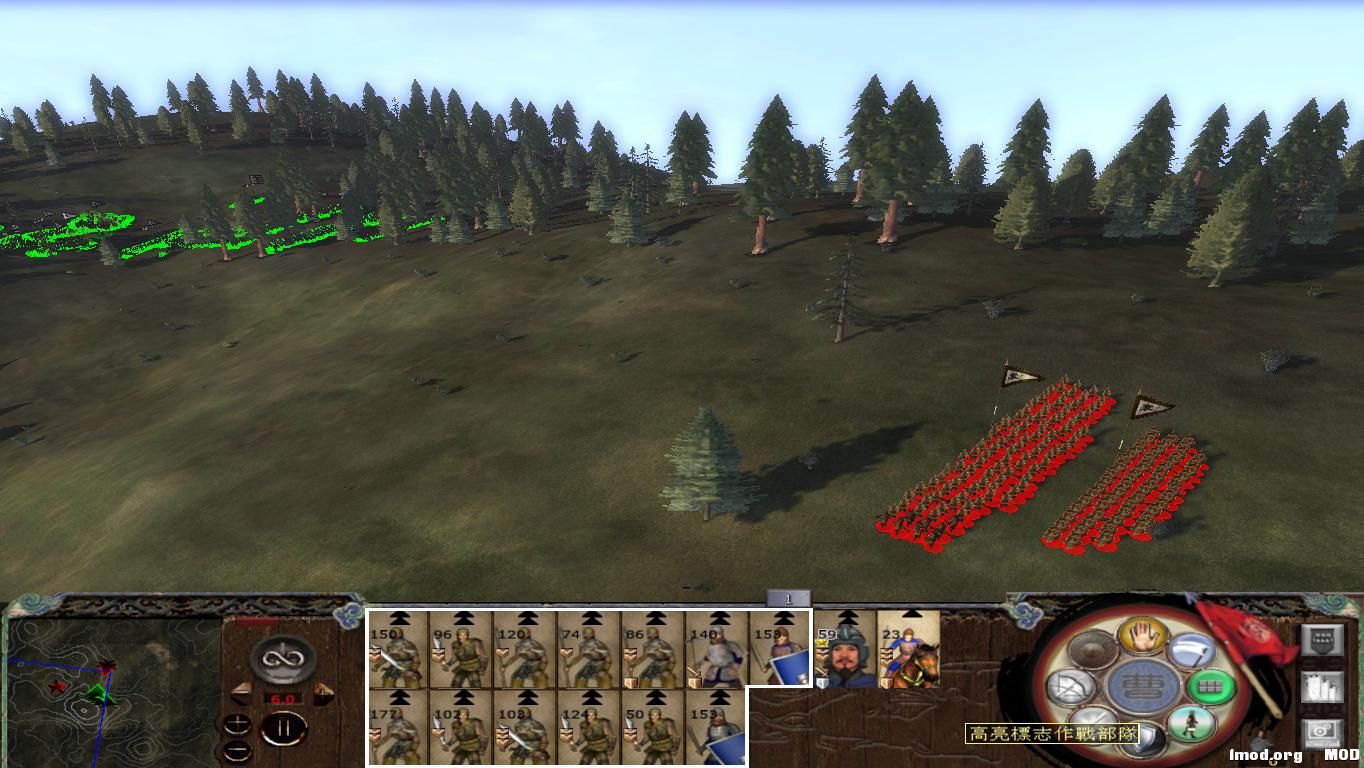Select the group tab labeled 1
This screenshot has width=1364, height=768.
(789, 596)
